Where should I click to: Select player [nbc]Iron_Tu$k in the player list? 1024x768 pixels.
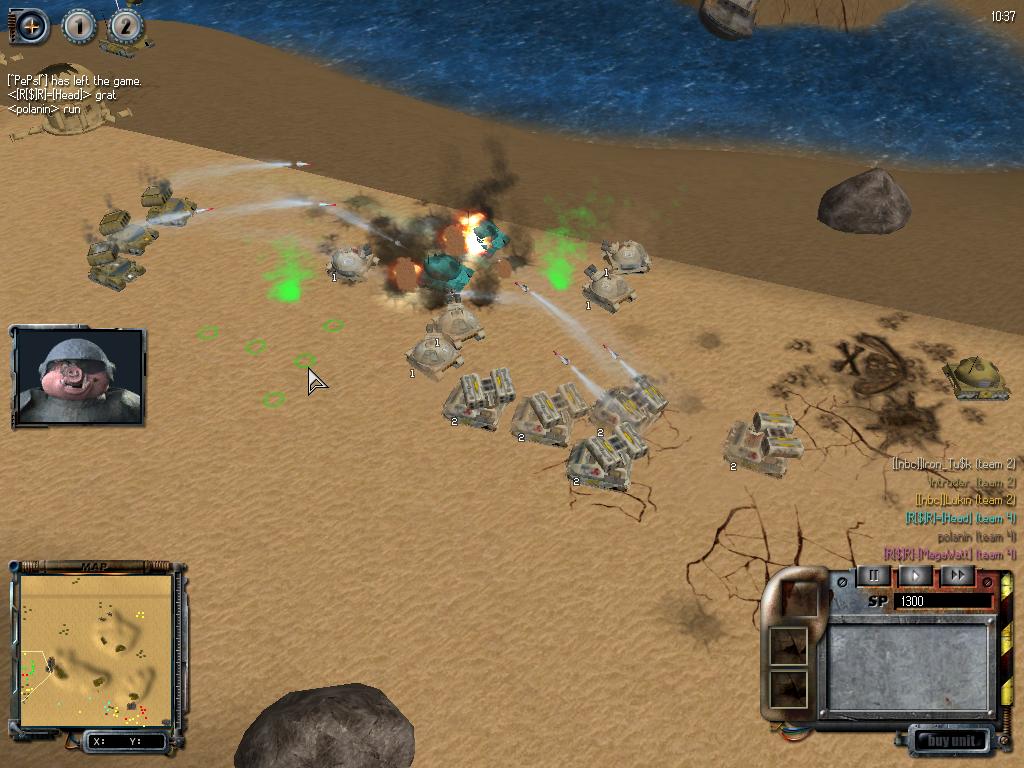point(954,464)
